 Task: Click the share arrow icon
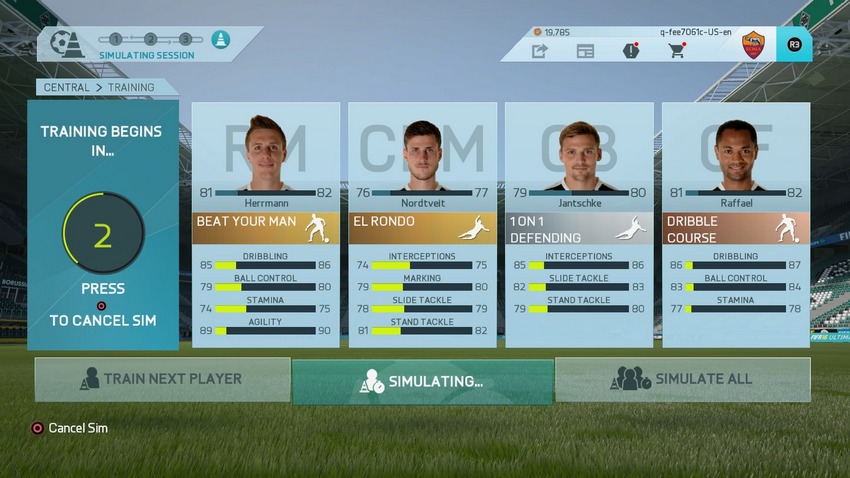[x=540, y=51]
